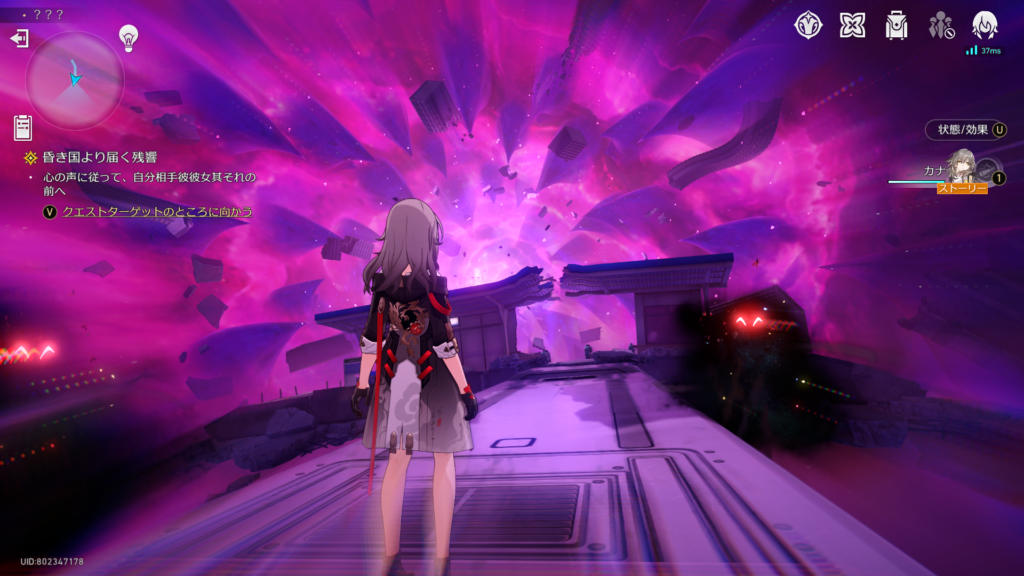Open the clipboard mission log icon
The width and height of the screenshot is (1024, 576).
(22, 128)
